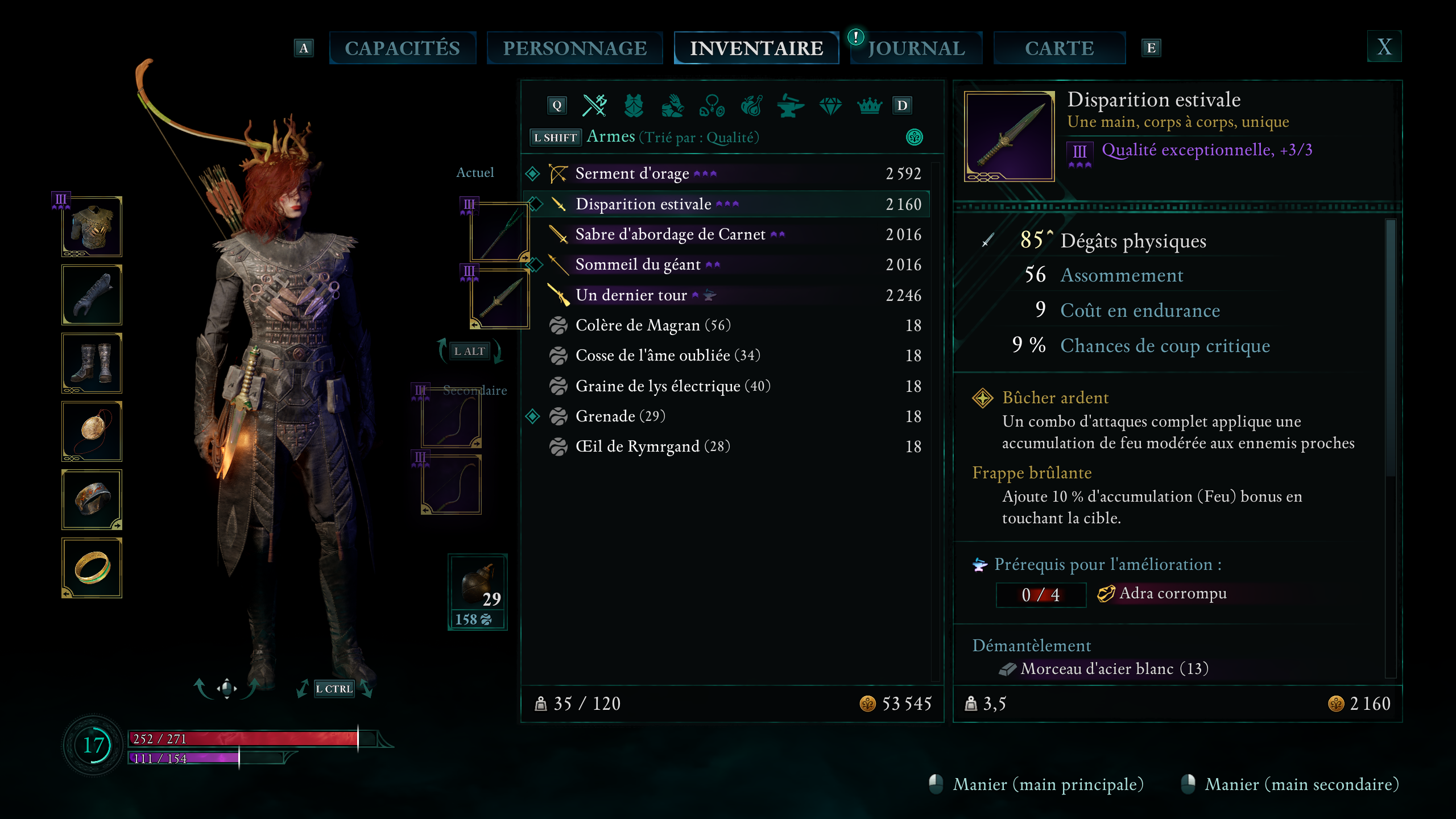Open the crown category filter

[869, 106]
